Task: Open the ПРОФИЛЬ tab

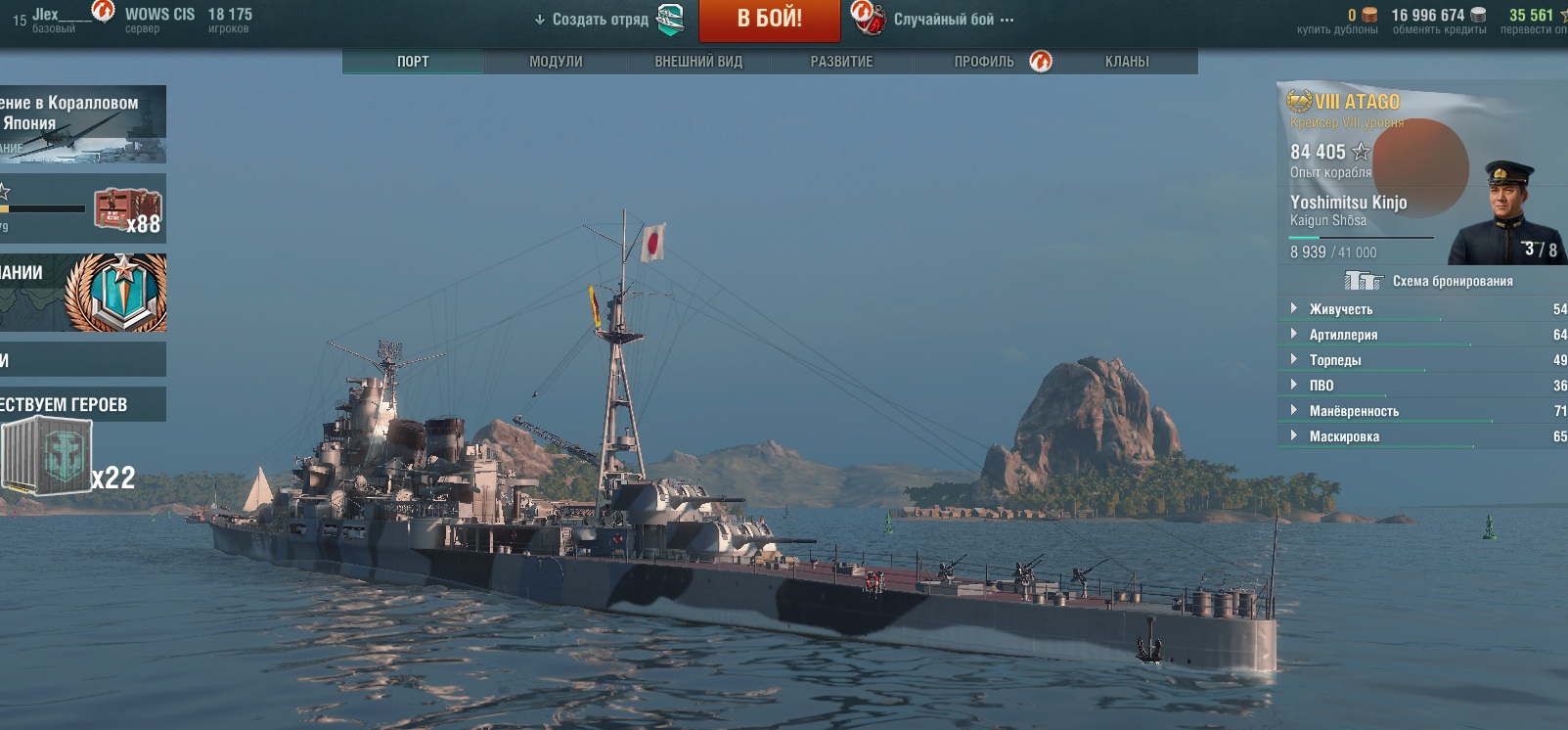Action: 984,62
